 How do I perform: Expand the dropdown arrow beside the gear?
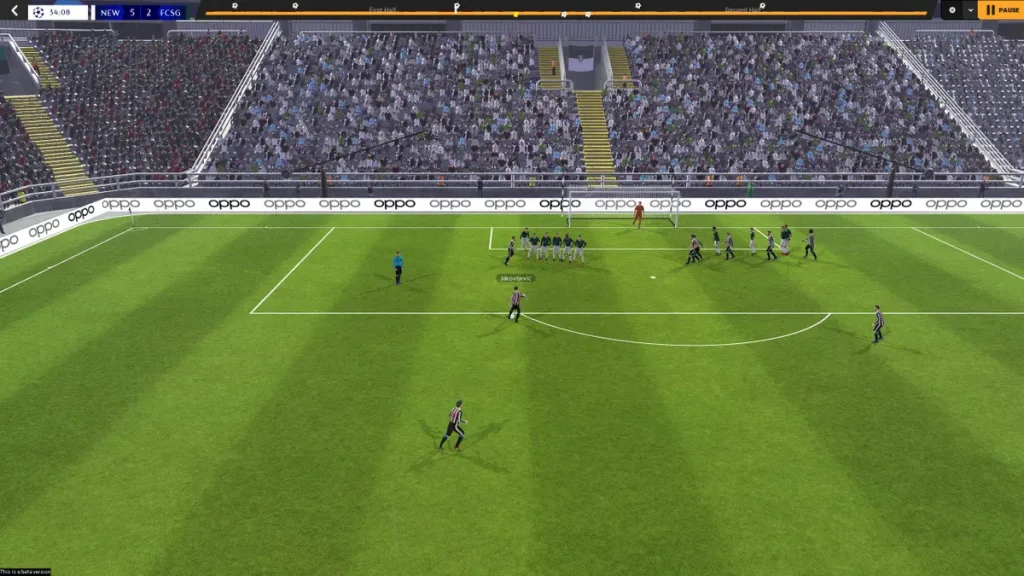click(969, 10)
